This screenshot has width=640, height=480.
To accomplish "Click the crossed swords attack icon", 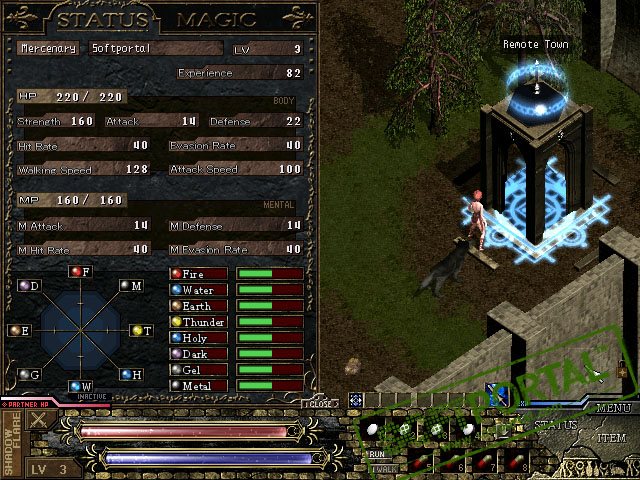I will point(38,420).
